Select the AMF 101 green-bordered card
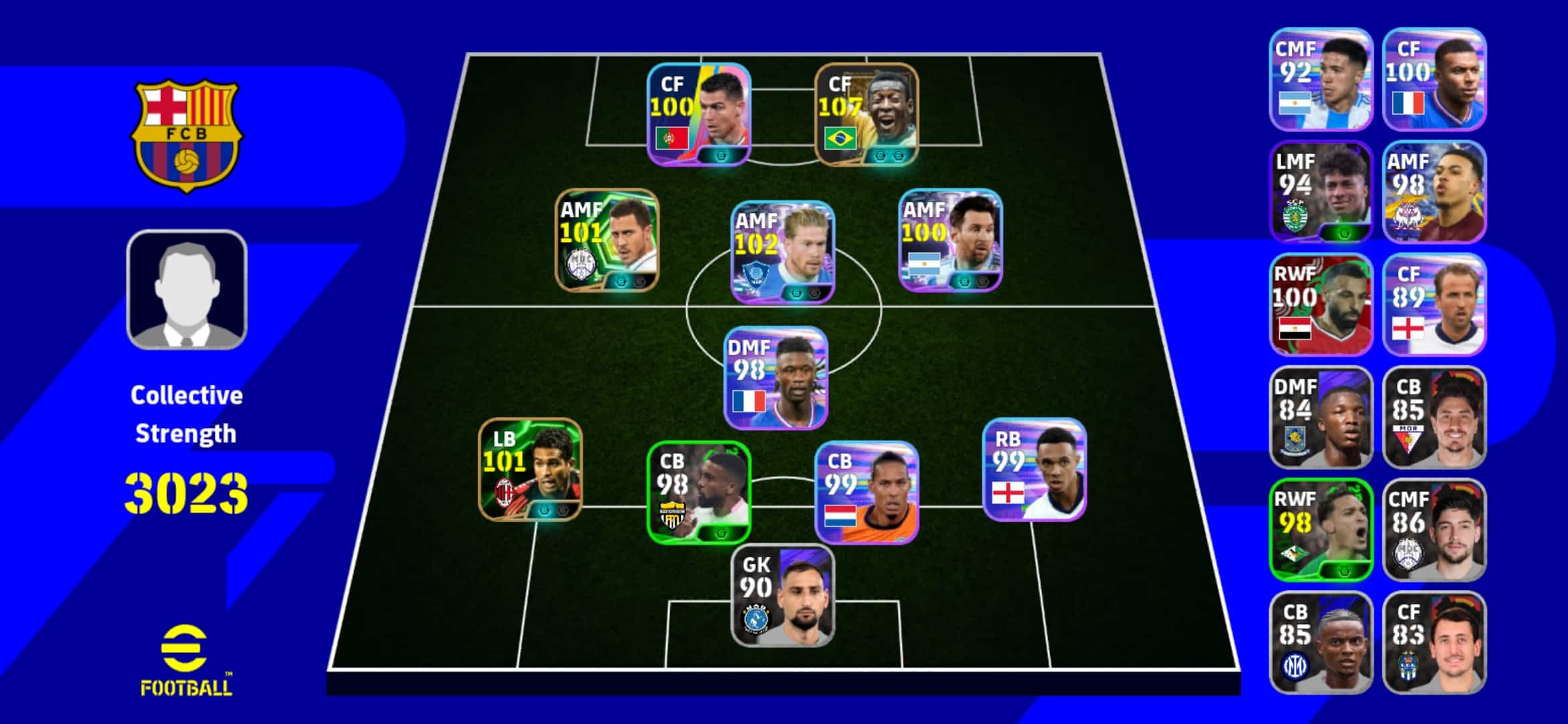Image resolution: width=1568 pixels, height=724 pixels. coord(607,240)
